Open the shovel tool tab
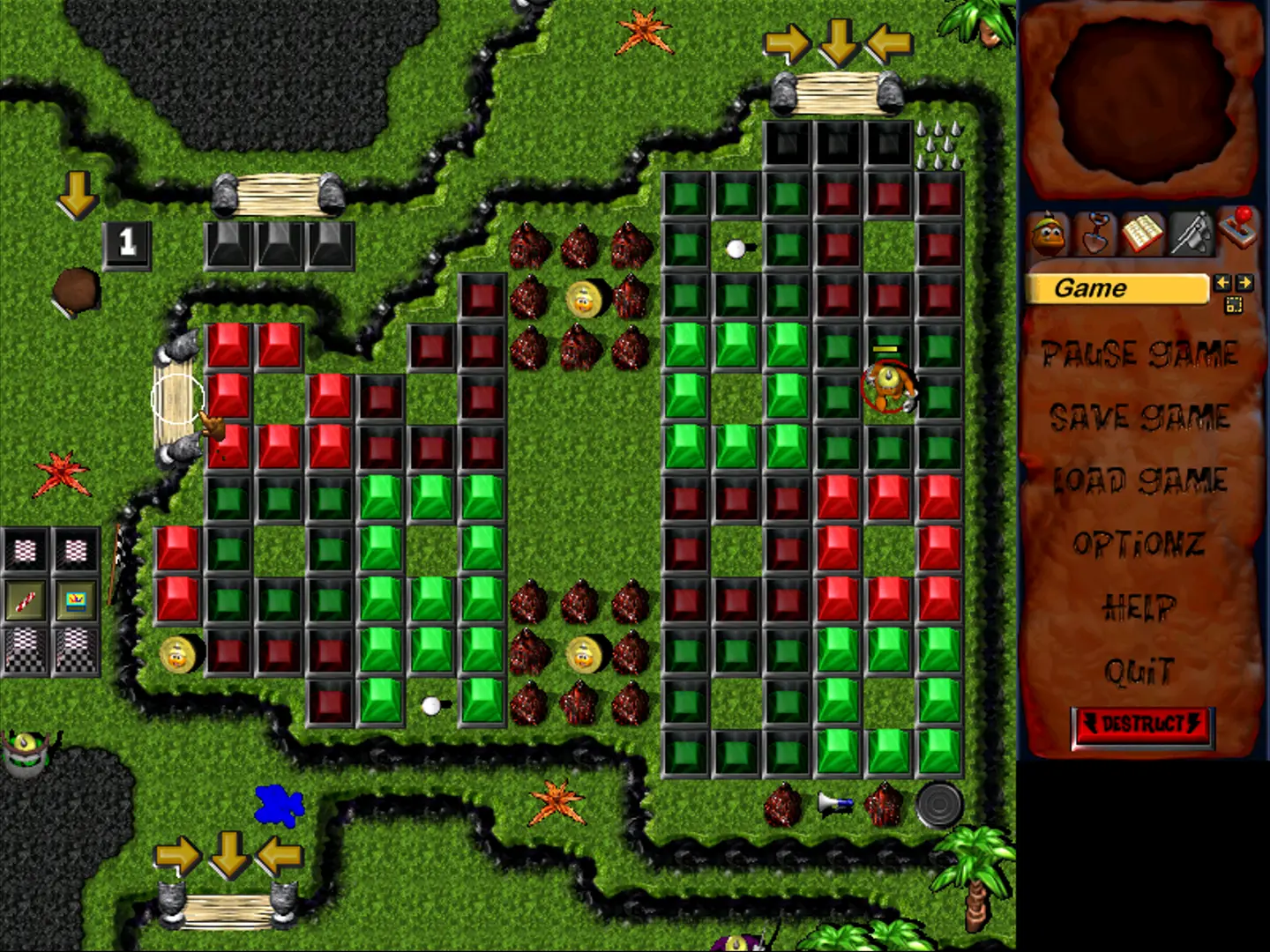The width and height of the screenshot is (1270, 952). click(1095, 234)
